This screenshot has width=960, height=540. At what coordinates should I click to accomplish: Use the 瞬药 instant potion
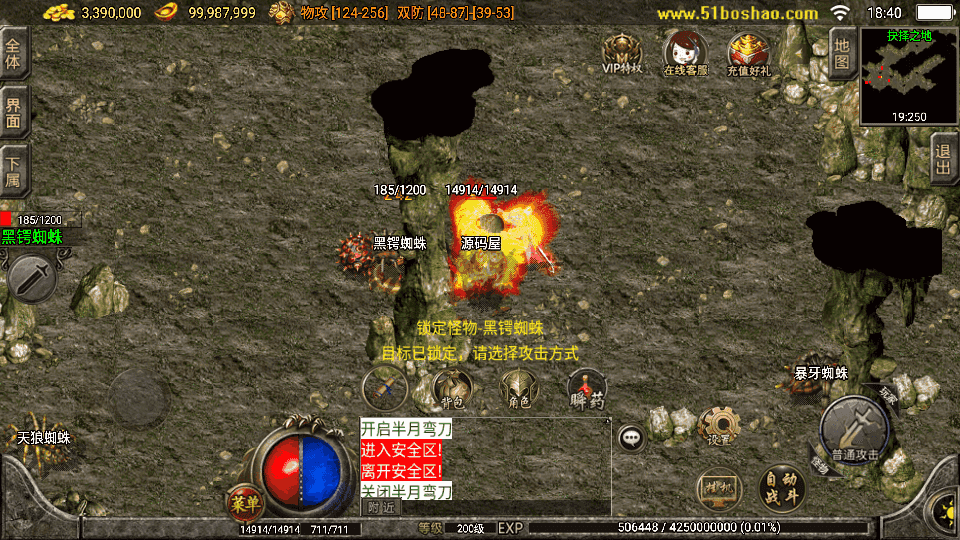click(x=587, y=388)
